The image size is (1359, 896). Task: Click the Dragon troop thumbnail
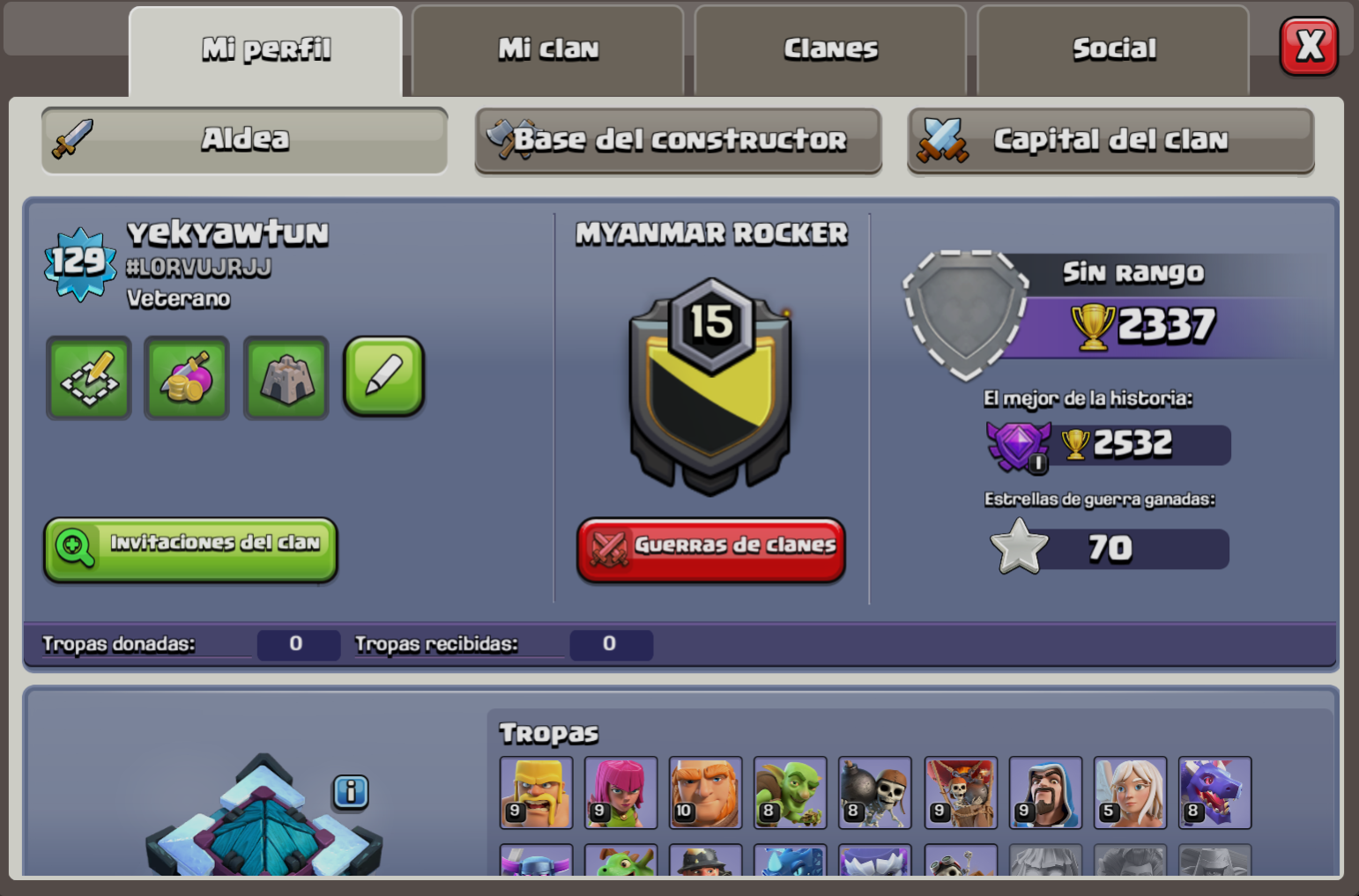point(1214,792)
